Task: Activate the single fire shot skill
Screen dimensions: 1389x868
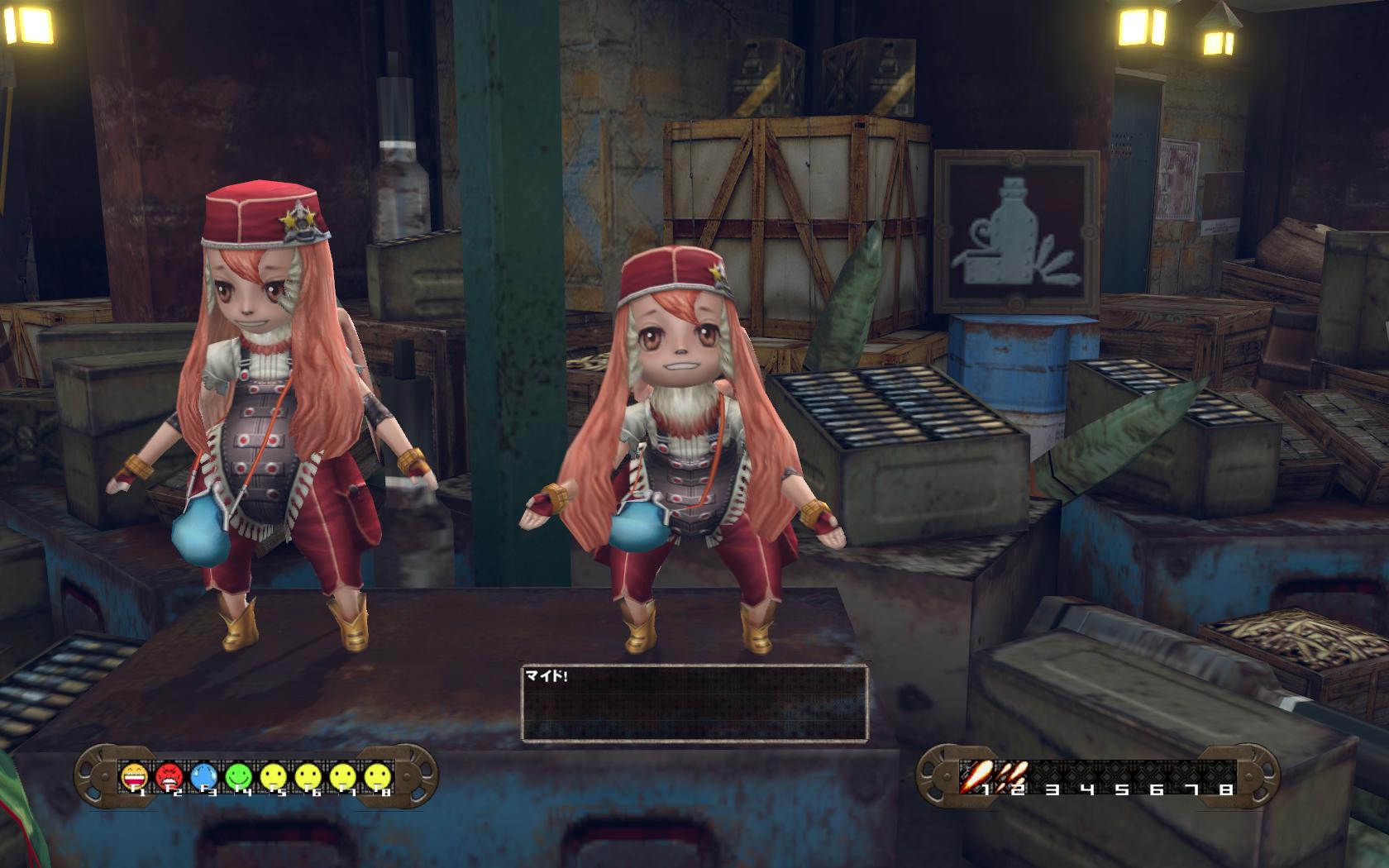Action: 976,775
